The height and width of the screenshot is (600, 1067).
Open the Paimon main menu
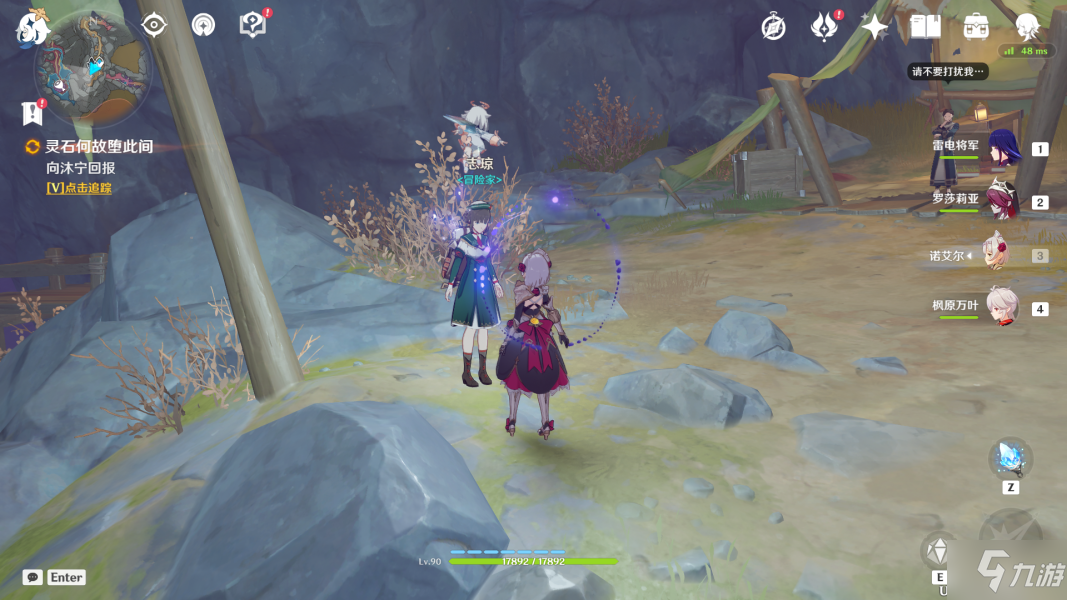[32, 27]
